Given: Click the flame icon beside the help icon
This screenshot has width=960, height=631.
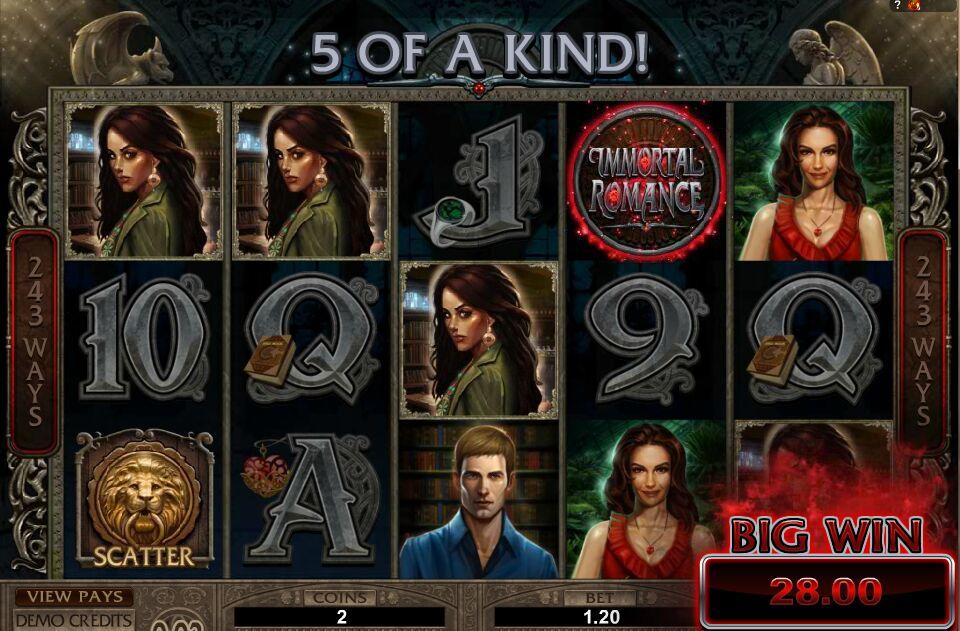Looking at the screenshot, I should tap(913, 6).
